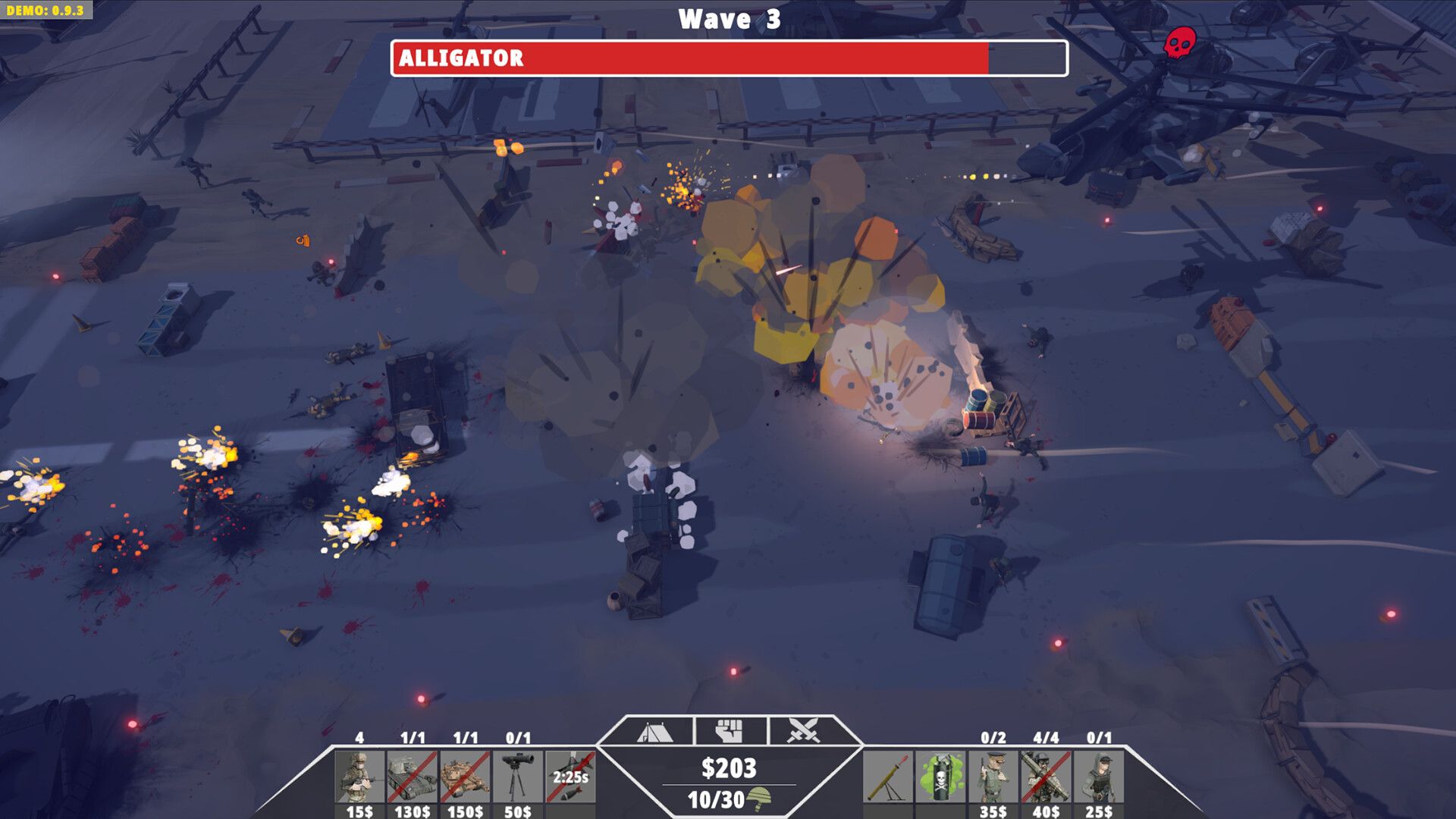Click the DEMO: 0.9.3 version badge

pyautogui.click(x=47, y=10)
